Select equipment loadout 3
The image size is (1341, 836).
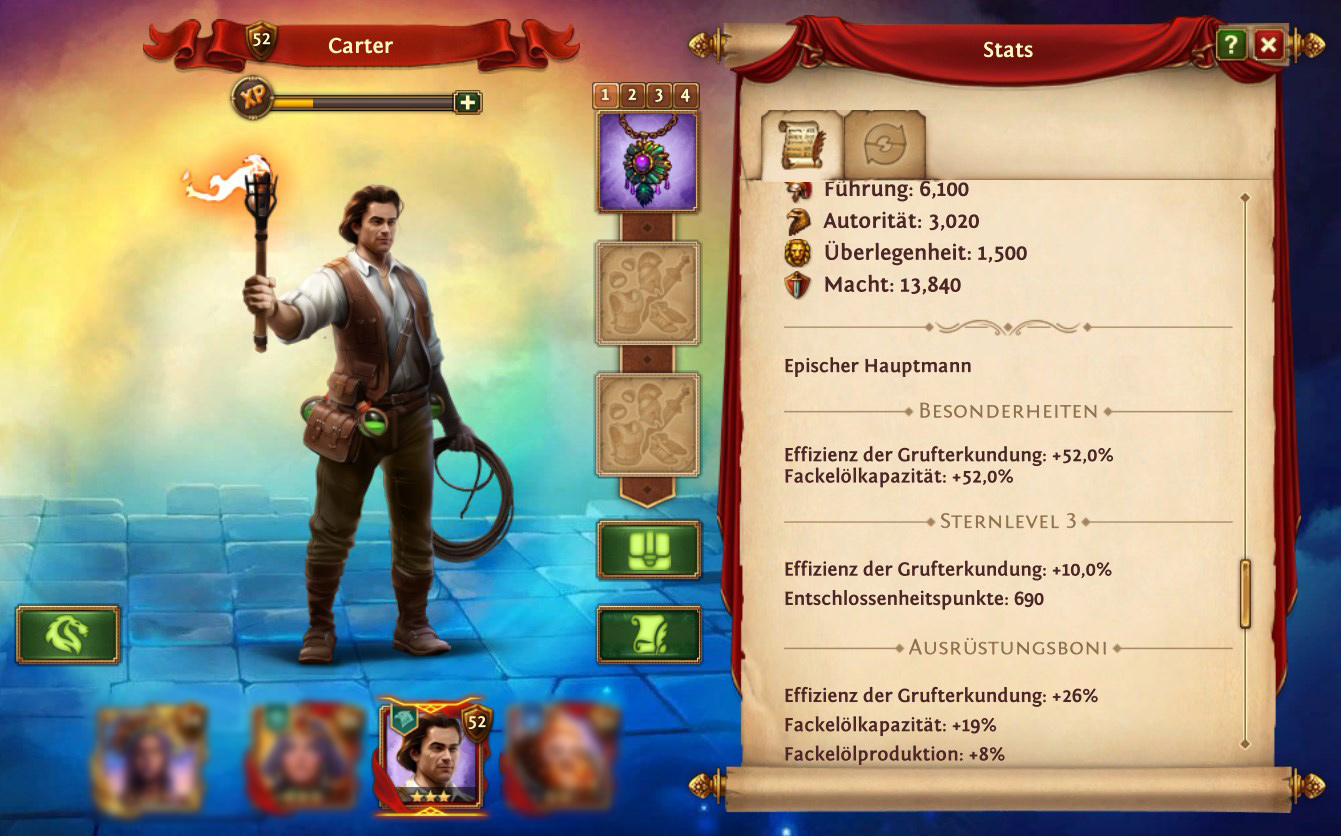tap(658, 96)
